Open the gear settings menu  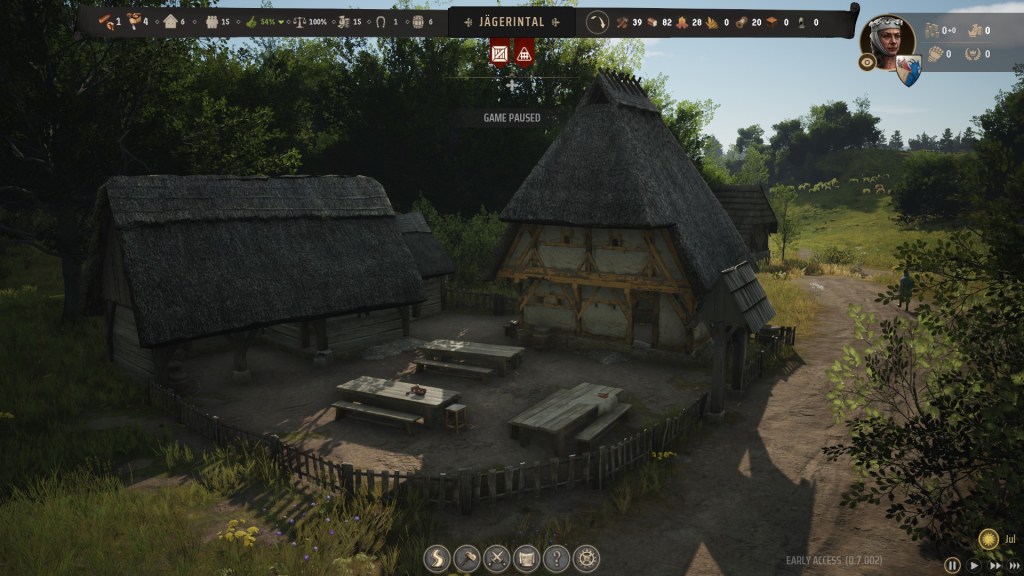pyautogui.click(x=586, y=558)
